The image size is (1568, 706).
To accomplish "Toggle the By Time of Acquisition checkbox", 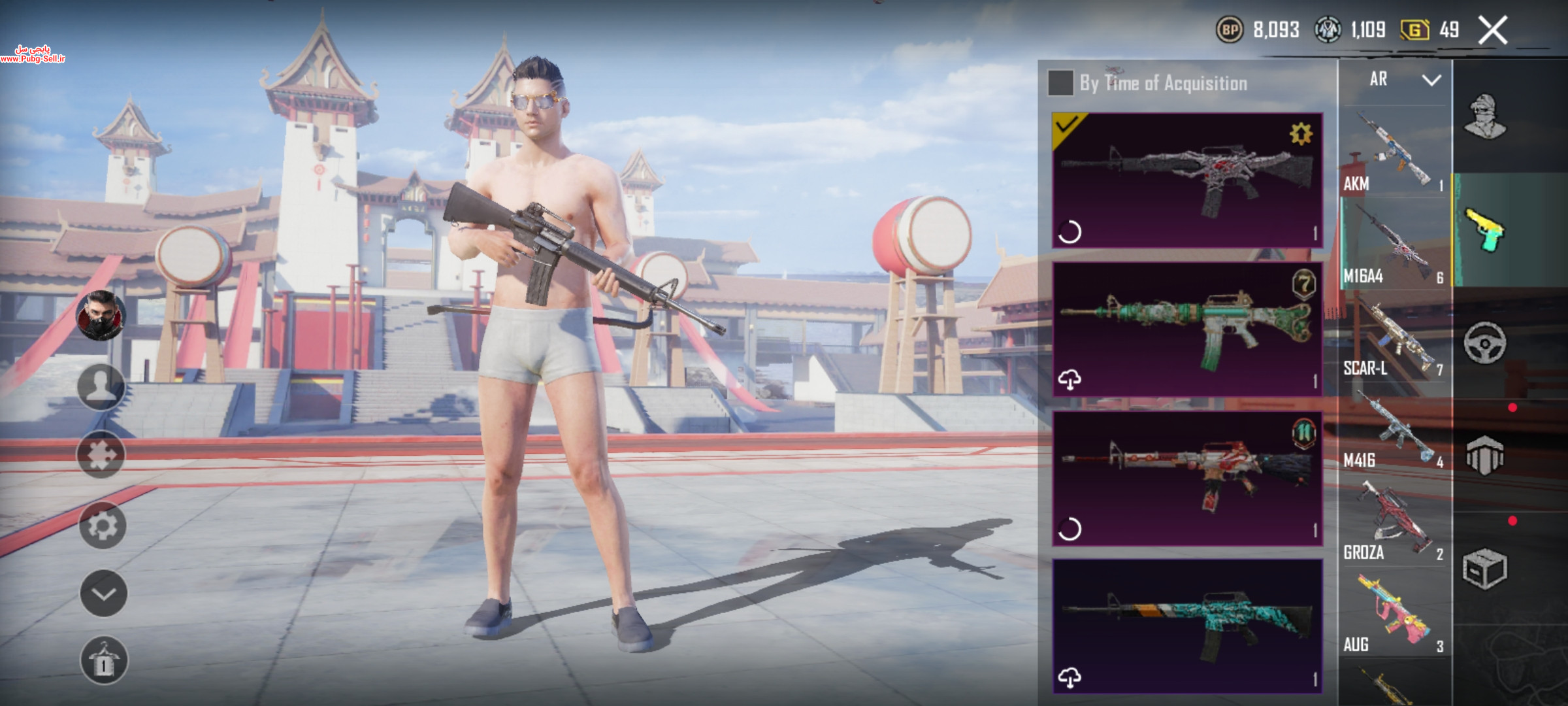I will point(1060,83).
